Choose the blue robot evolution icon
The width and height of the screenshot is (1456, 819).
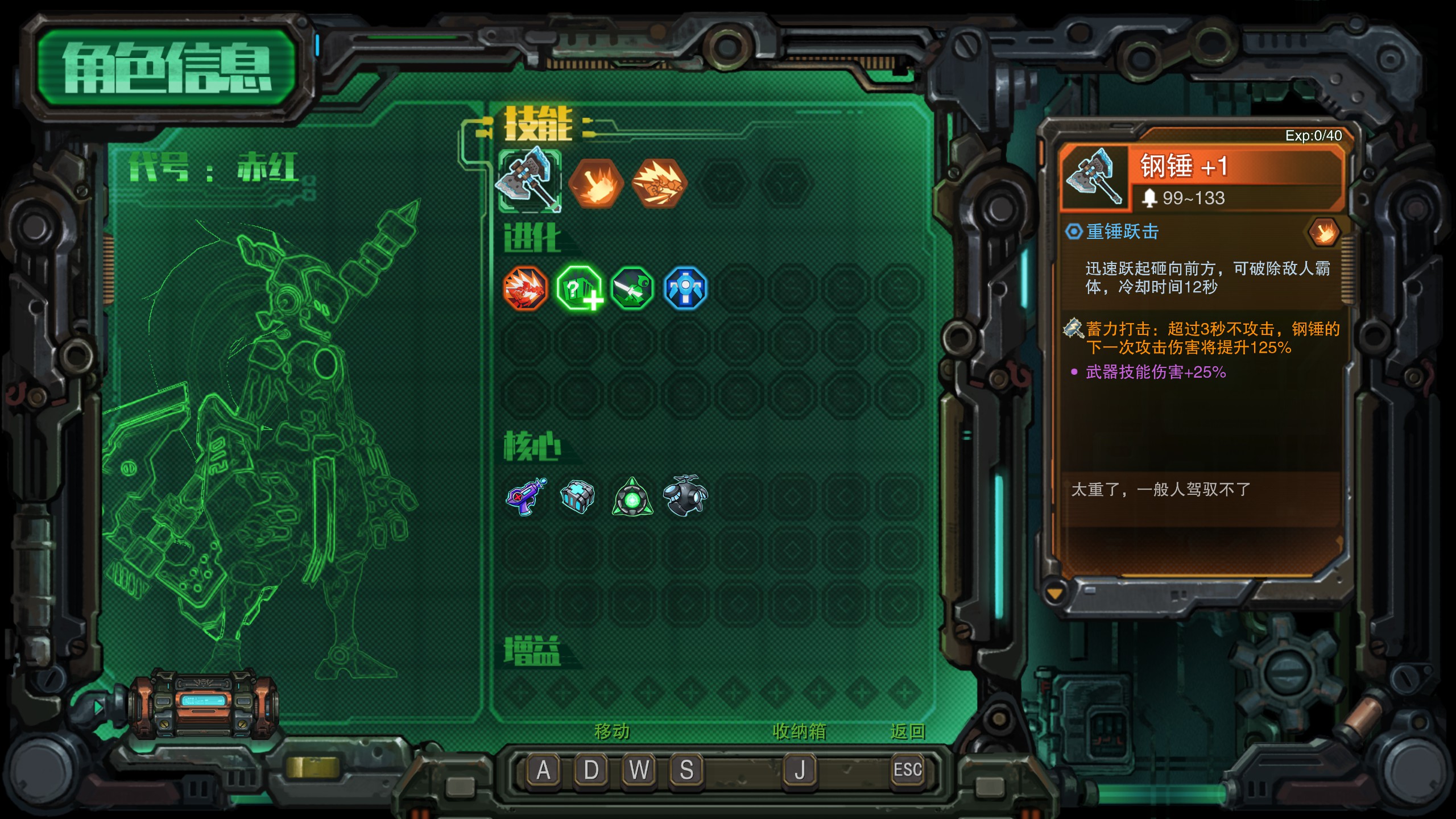(685, 288)
